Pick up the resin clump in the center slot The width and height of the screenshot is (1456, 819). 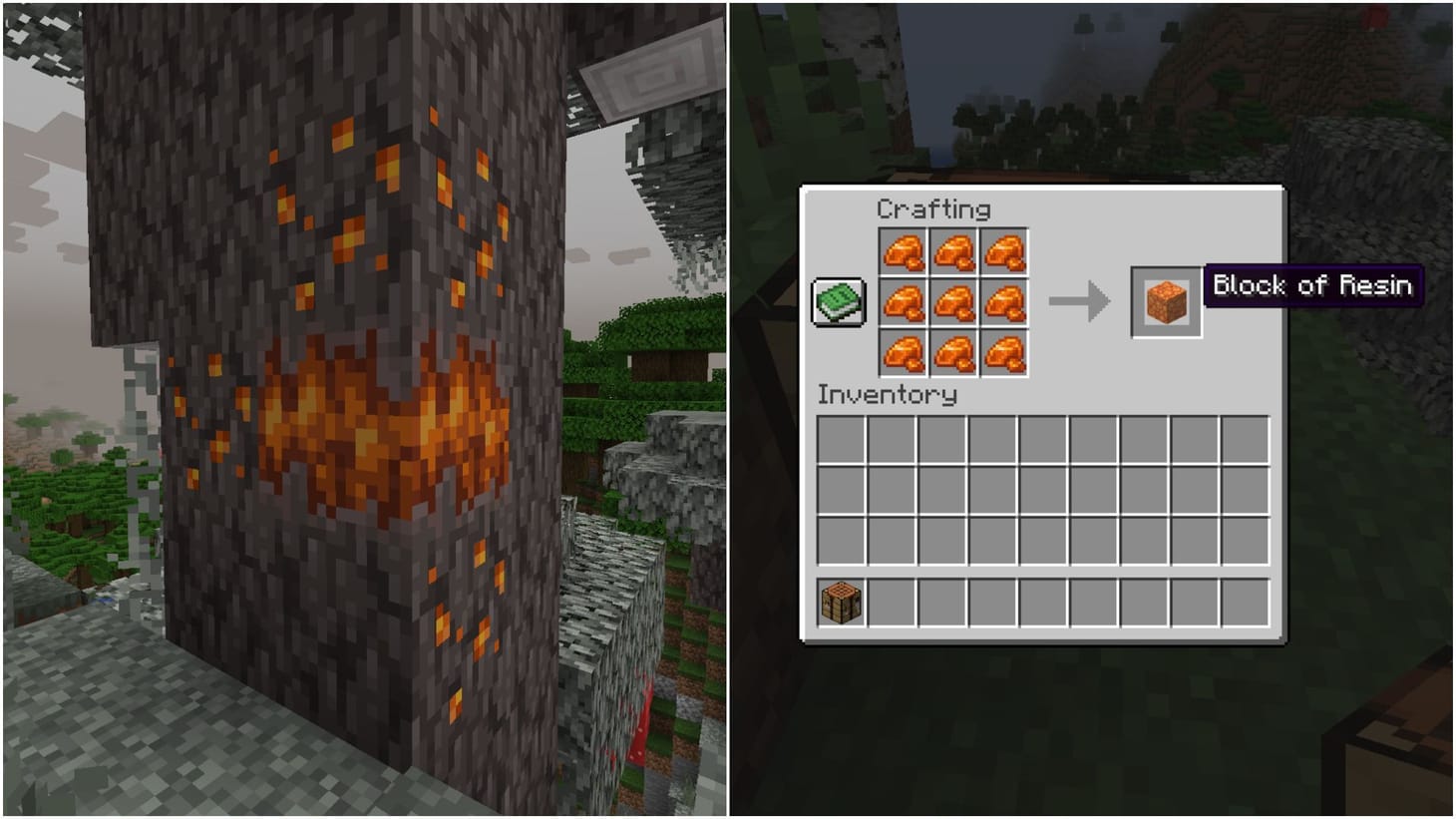click(x=955, y=302)
